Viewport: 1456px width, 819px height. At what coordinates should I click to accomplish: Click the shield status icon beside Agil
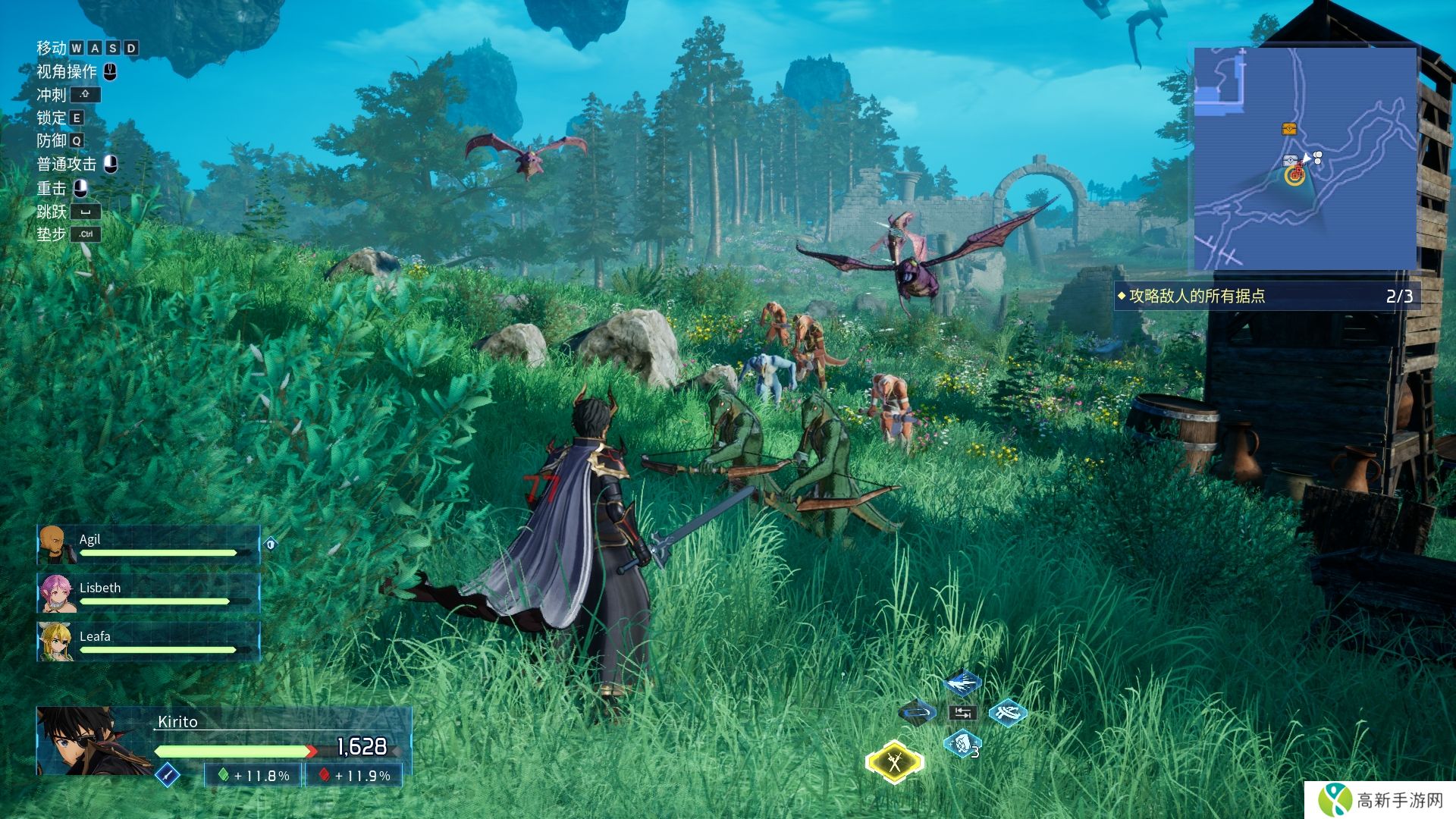271,543
